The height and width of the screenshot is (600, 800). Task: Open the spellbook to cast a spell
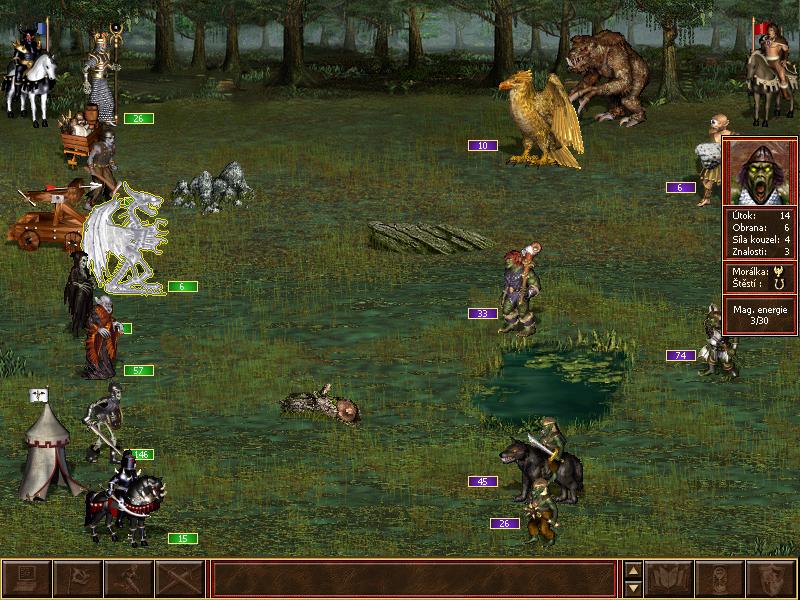[x=669, y=579]
